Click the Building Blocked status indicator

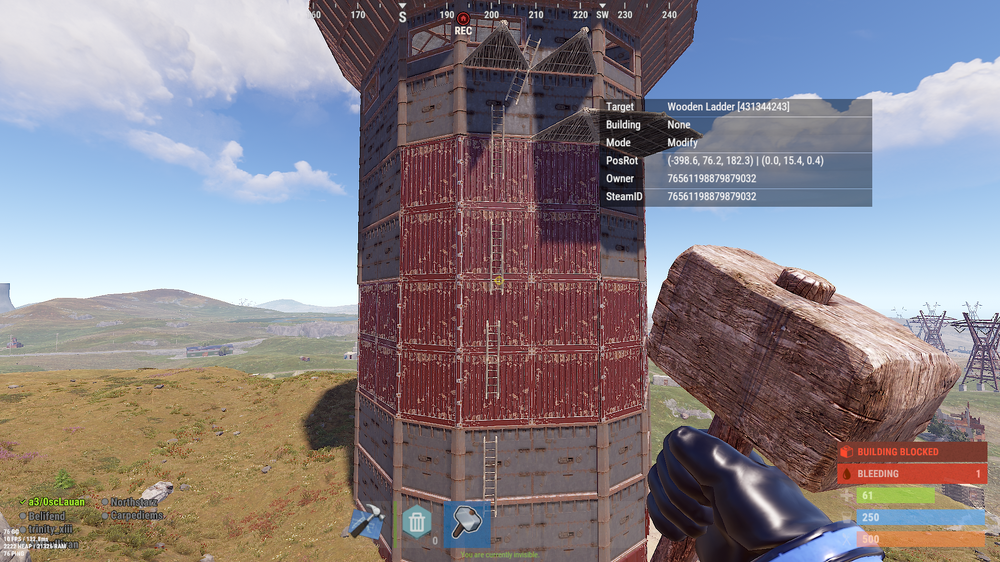point(912,452)
